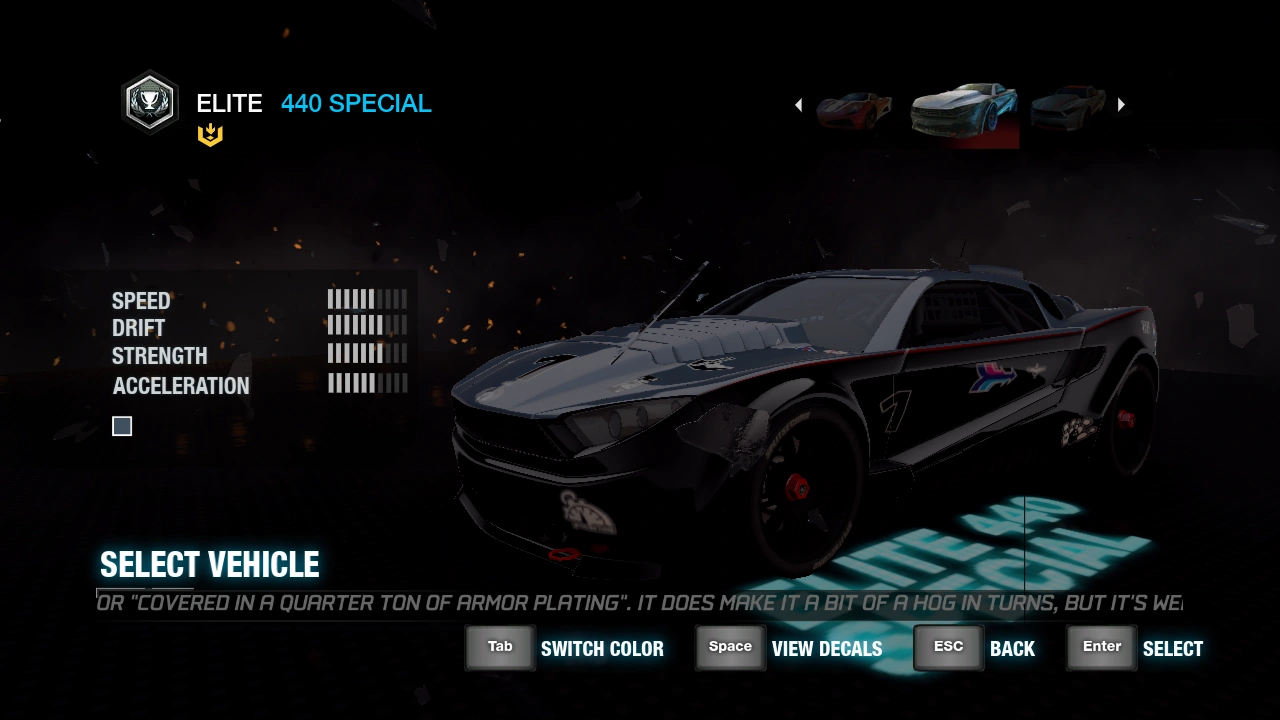Go Back from vehicle selection

(976, 648)
